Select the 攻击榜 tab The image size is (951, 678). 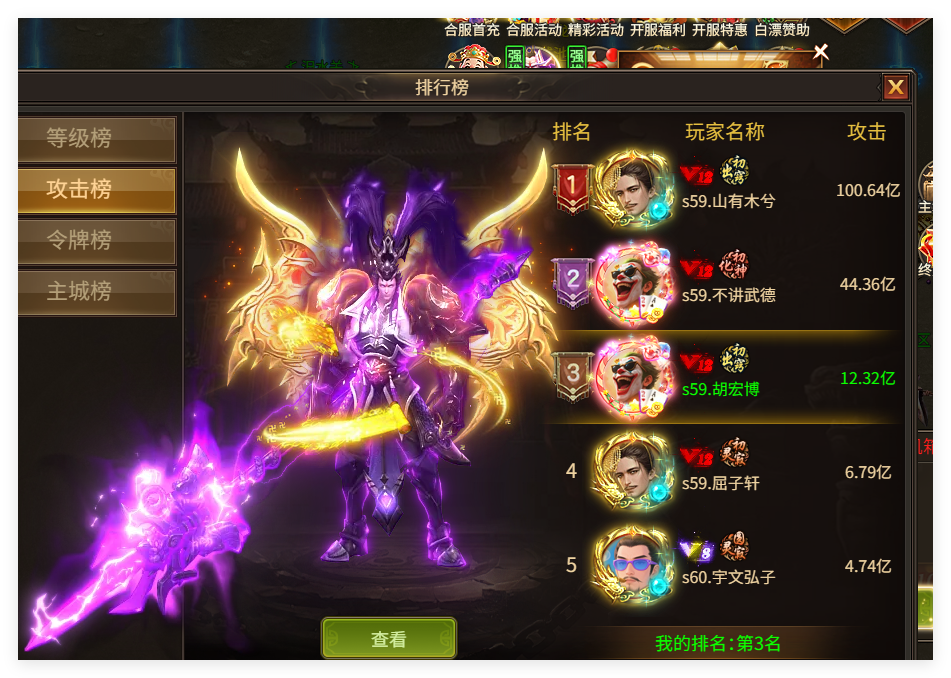(97, 190)
